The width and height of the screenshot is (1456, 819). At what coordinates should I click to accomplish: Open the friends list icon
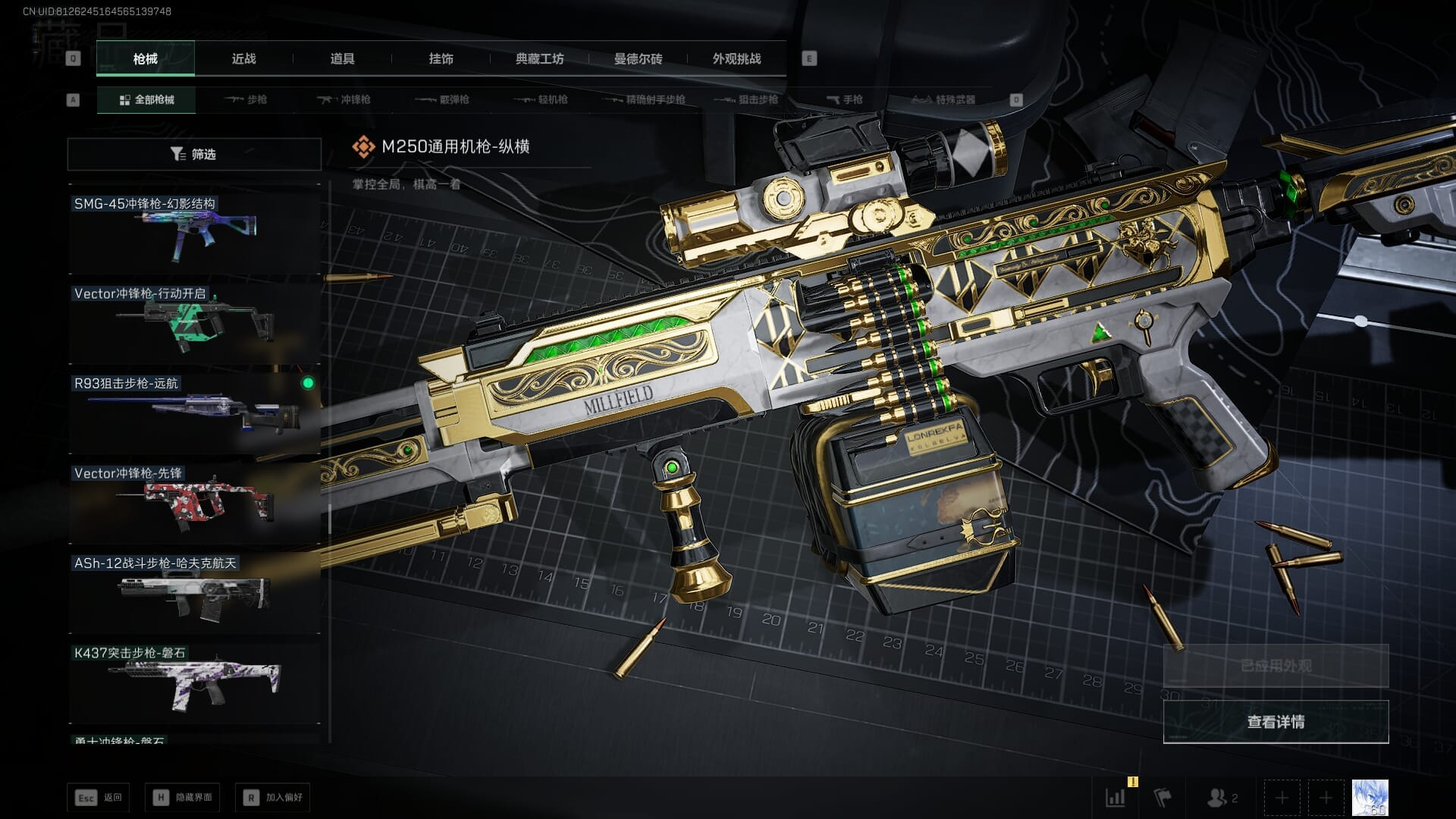pyautogui.click(x=1221, y=797)
